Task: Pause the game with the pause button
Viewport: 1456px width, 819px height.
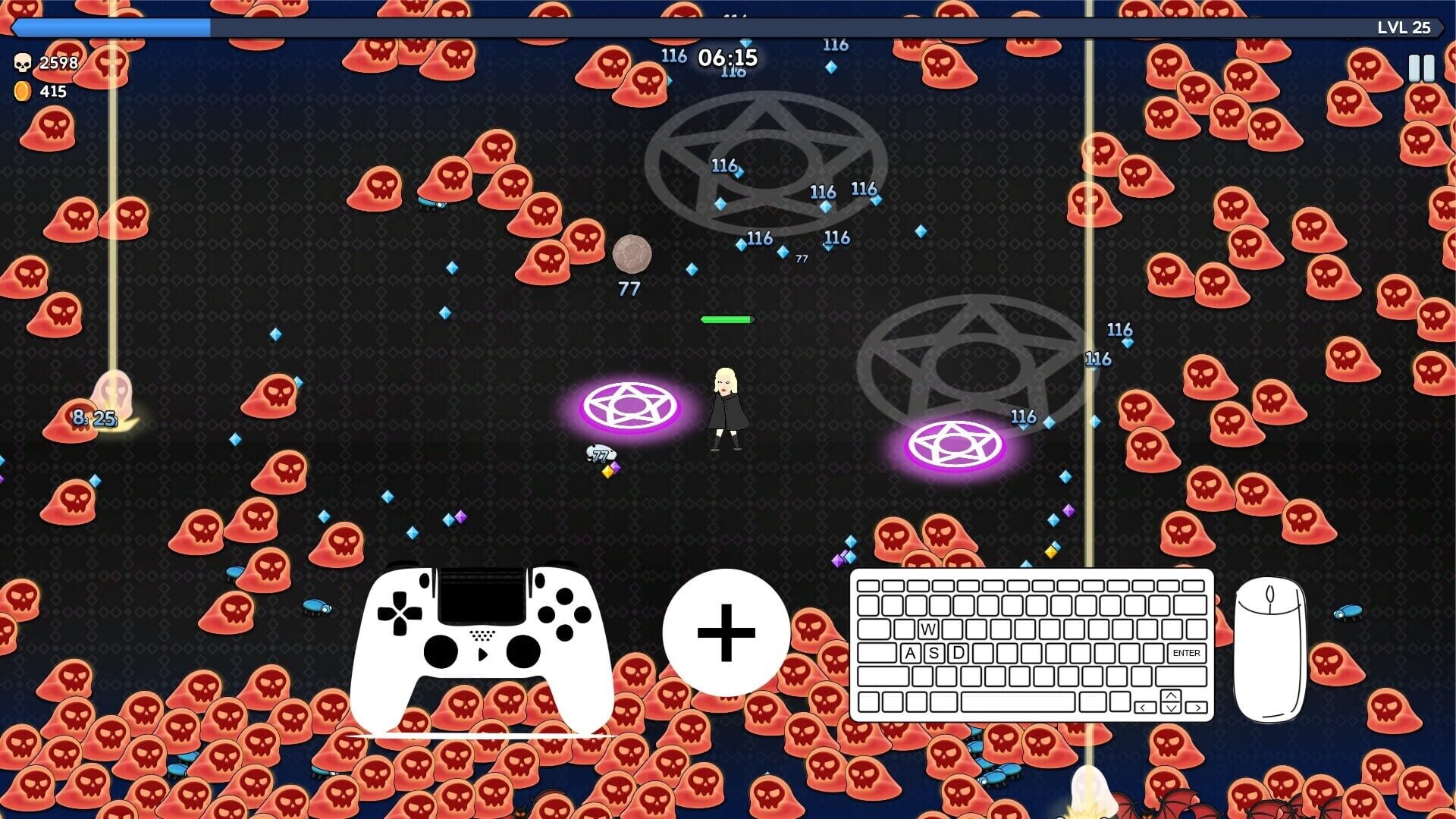Action: [x=1420, y=67]
